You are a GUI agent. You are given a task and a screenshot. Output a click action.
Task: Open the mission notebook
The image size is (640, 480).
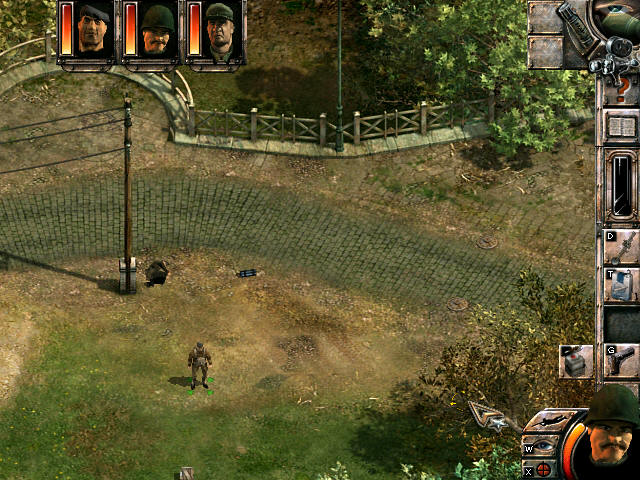click(x=622, y=128)
